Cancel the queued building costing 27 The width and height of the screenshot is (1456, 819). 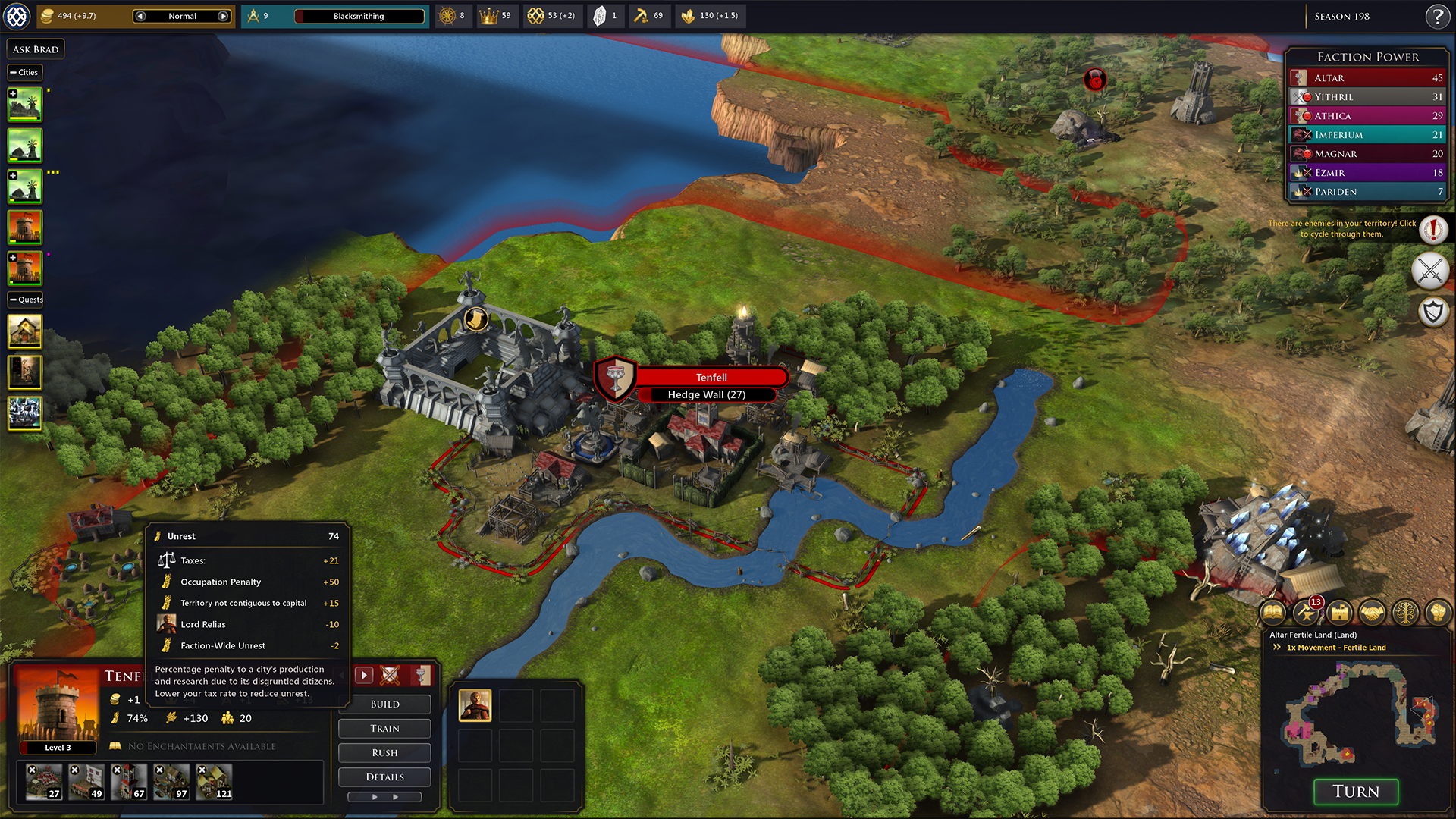(x=32, y=770)
